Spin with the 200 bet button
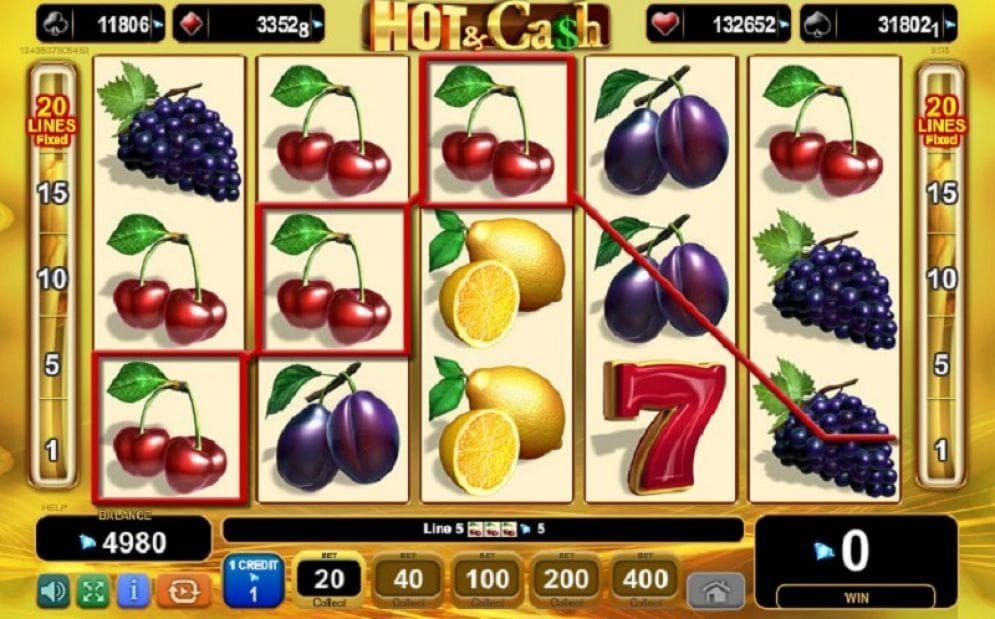This screenshot has height=619, width=995. [x=566, y=579]
